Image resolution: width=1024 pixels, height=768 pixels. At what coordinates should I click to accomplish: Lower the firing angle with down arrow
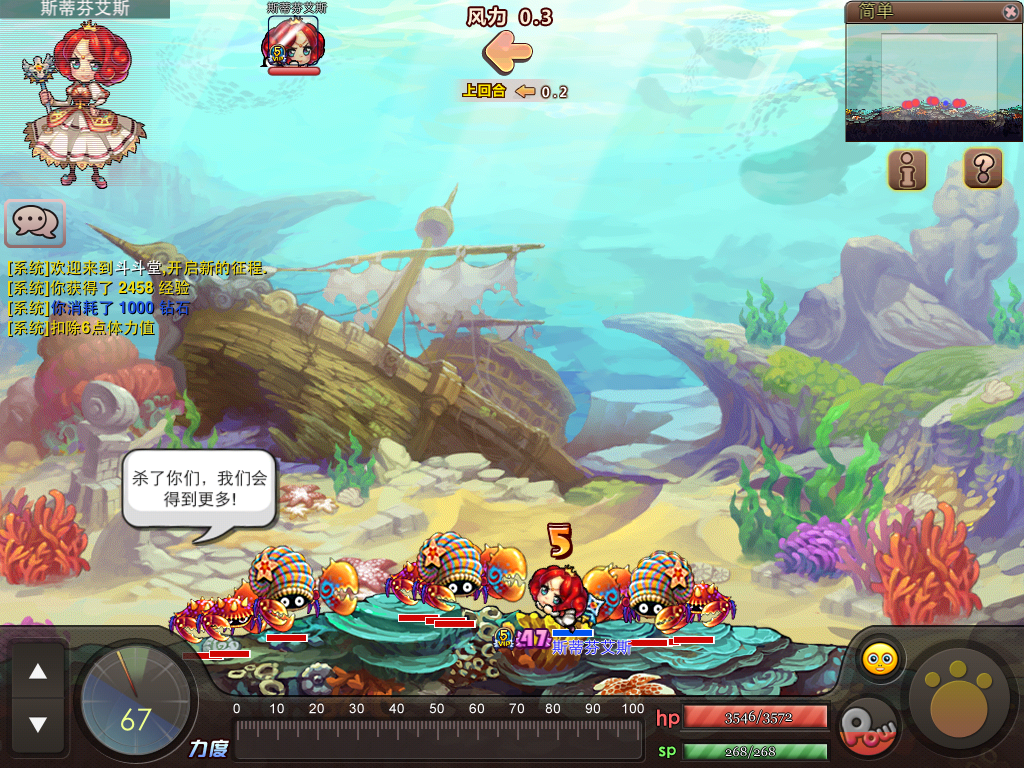38,723
